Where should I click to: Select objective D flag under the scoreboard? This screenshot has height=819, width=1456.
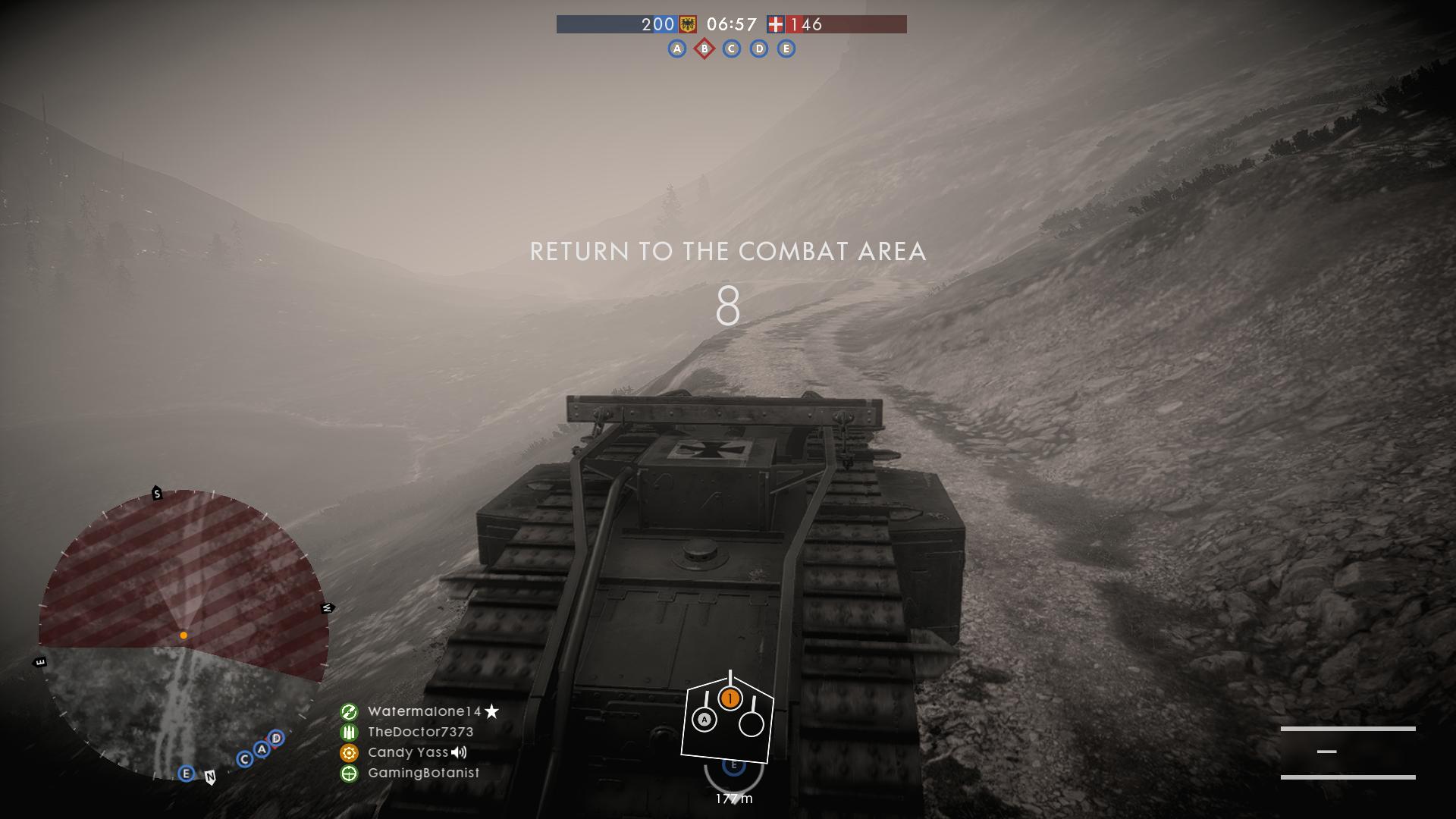(x=759, y=49)
